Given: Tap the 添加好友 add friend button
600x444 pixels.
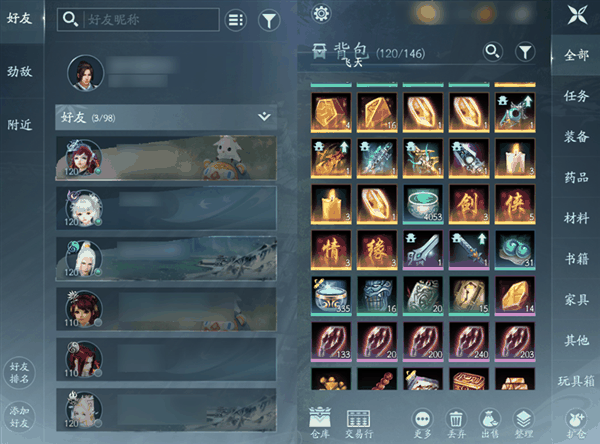Looking at the screenshot, I should tap(19, 415).
